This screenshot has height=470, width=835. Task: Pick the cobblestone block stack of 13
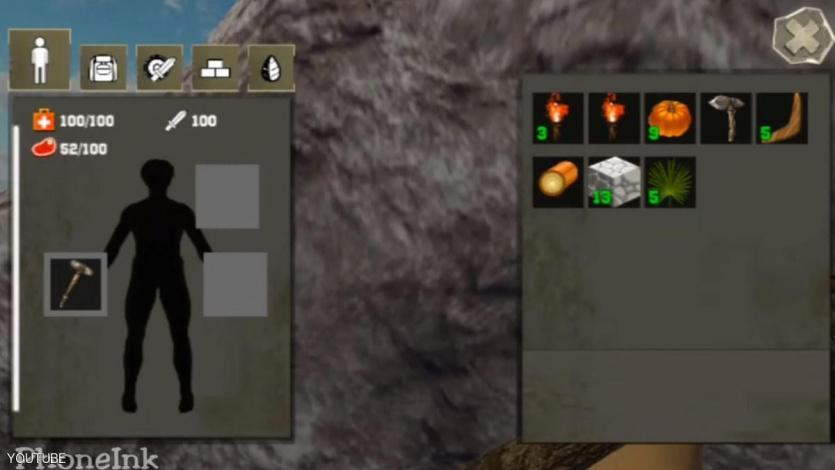click(613, 182)
